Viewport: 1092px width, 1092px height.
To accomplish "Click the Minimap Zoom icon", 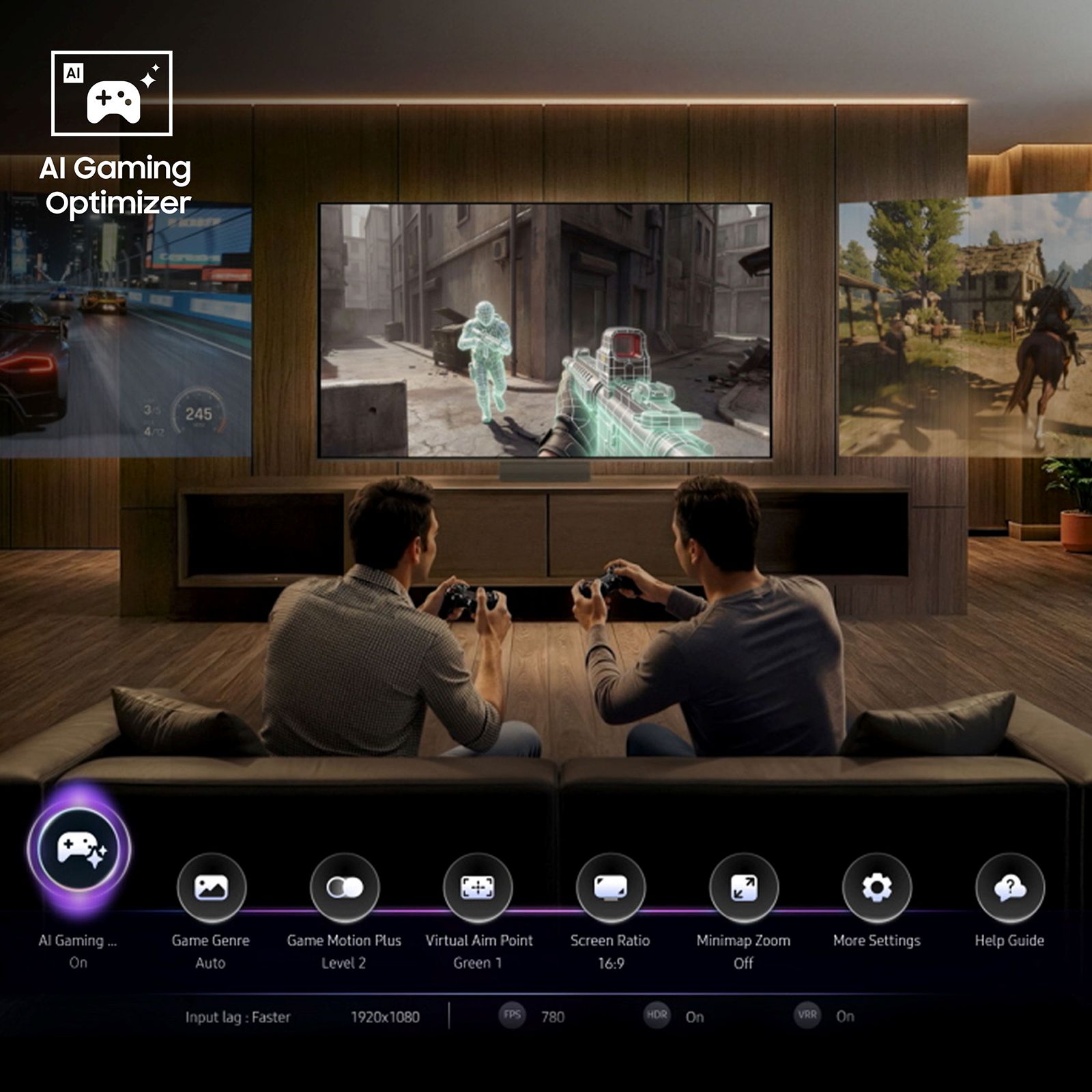I will (x=745, y=887).
